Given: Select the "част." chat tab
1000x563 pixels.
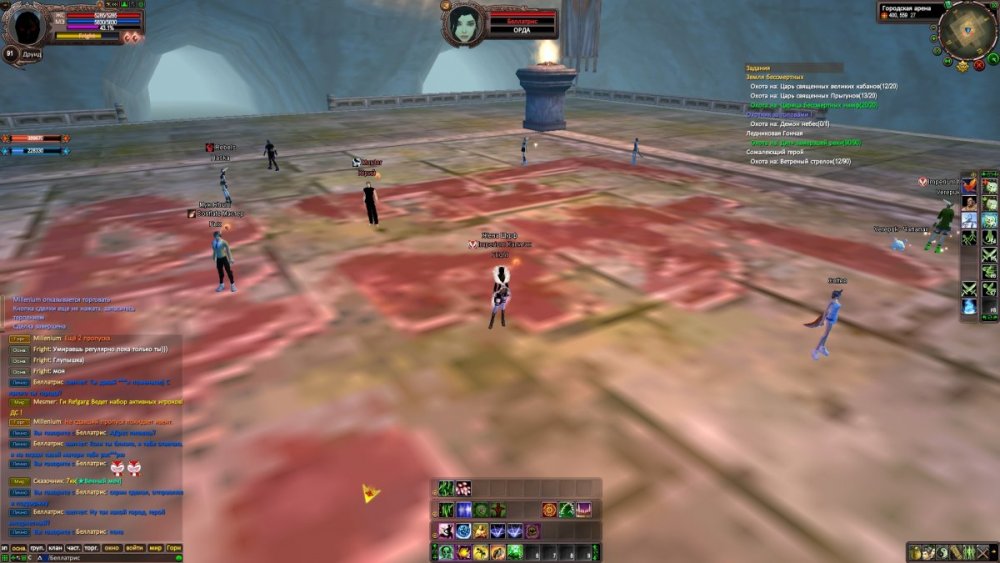Looking at the screenshot, I should coord(73,548).
